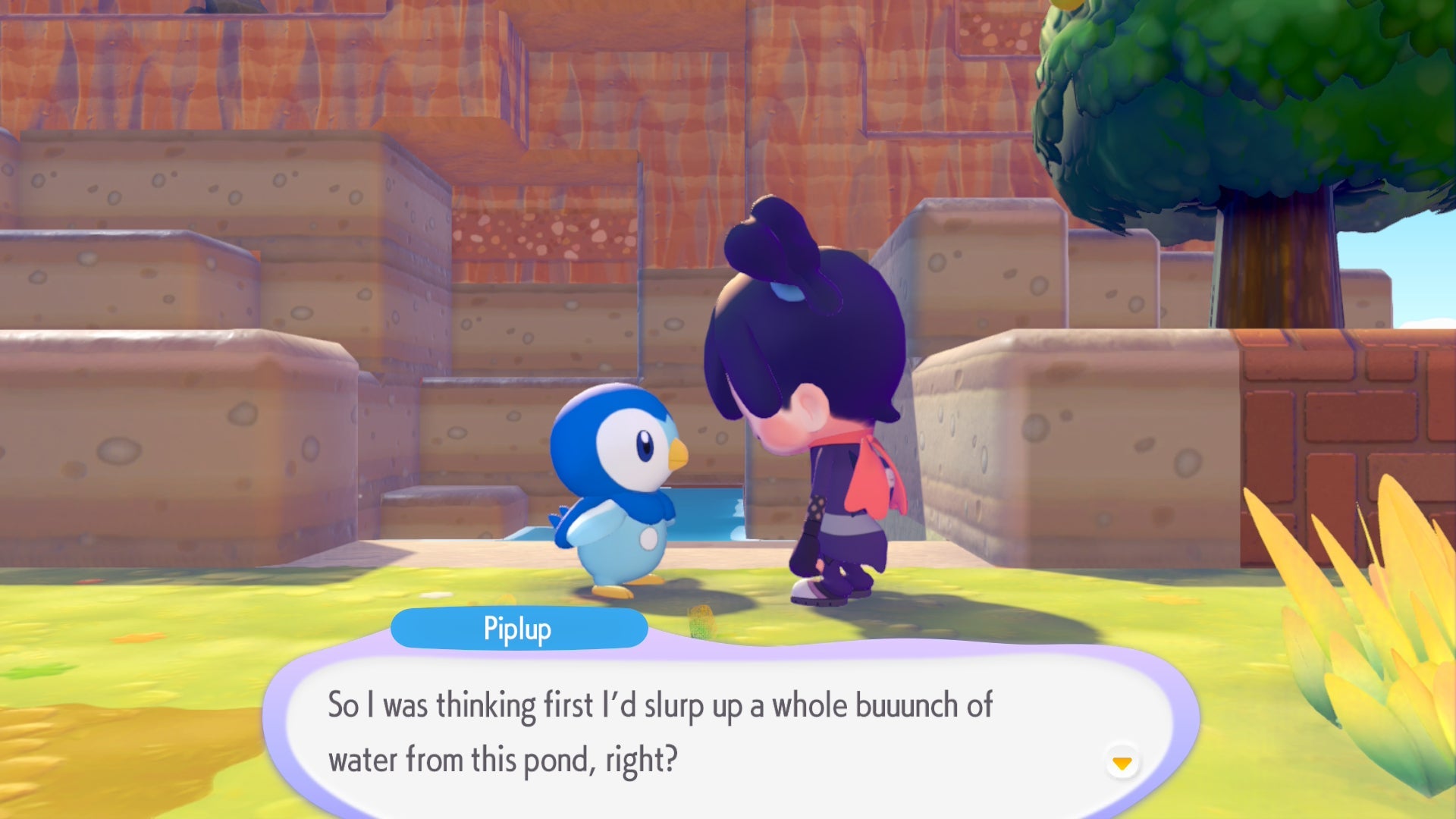Toggle the yellow triangle prompt indicator
This screenshot has width=1456, height=819.
click(1122, 765)
